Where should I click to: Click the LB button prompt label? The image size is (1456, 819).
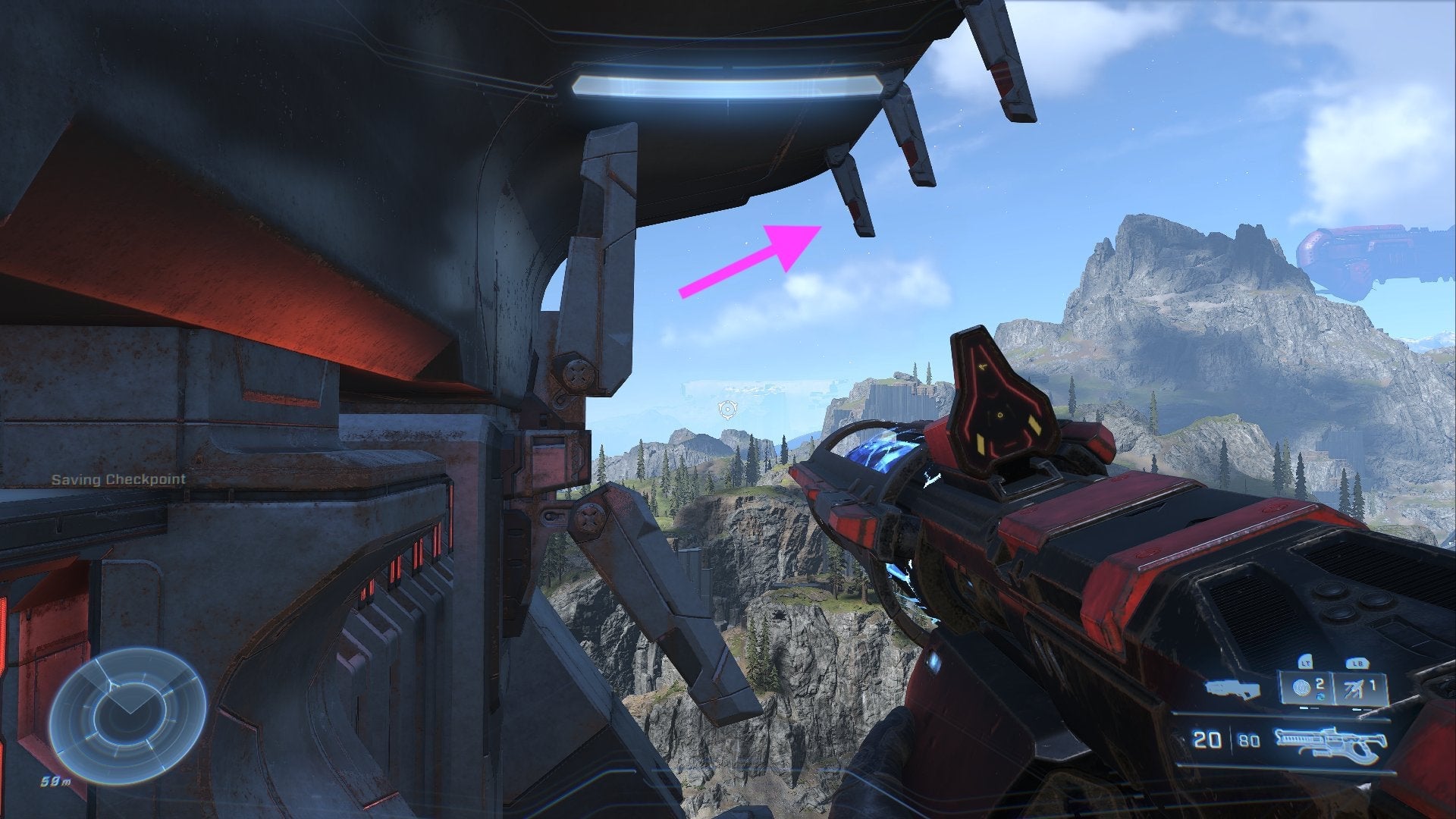tap(1357, 663)
